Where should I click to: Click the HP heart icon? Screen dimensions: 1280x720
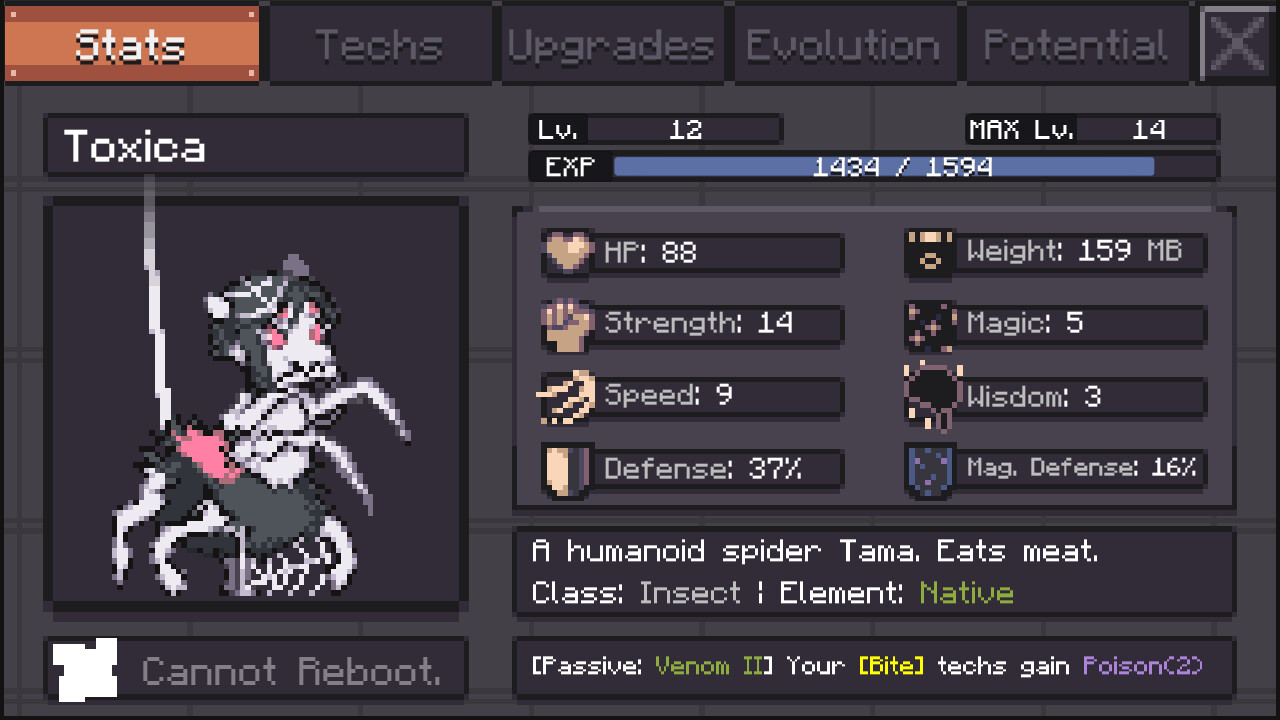tap(565, 253)
